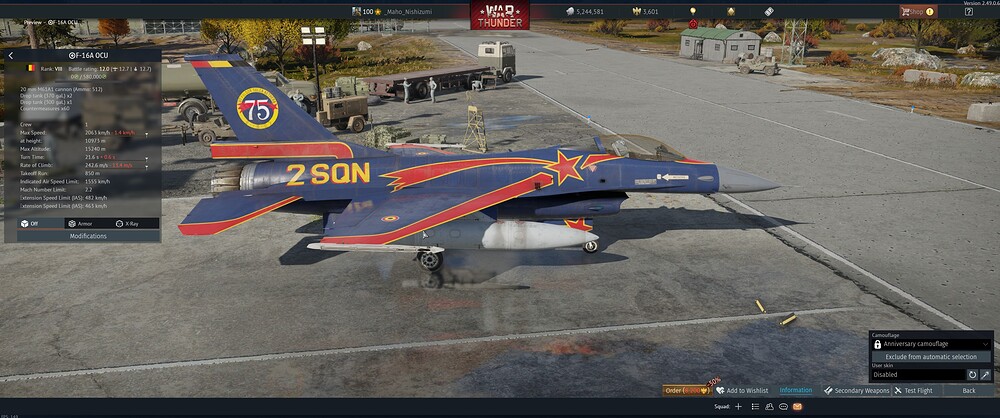
Task: Open the Modifications panel
Action: [x=88, y=236]
